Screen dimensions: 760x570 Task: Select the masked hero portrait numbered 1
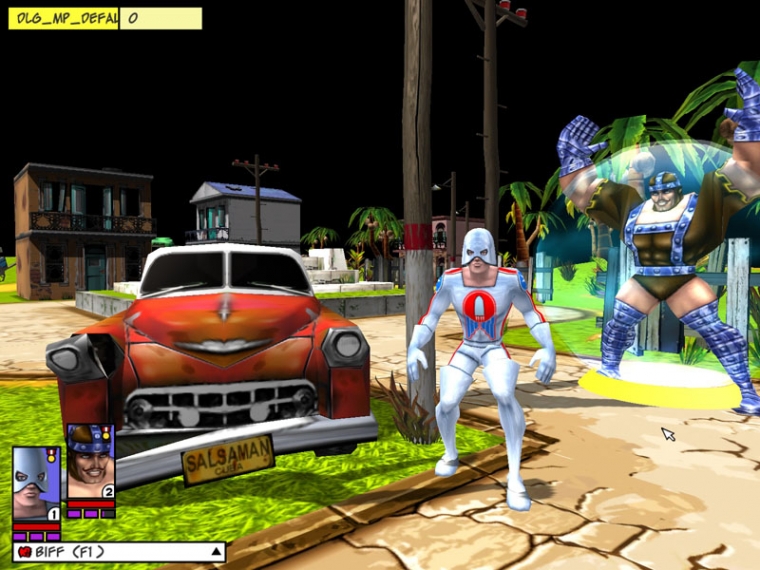[x=37, y=483]
